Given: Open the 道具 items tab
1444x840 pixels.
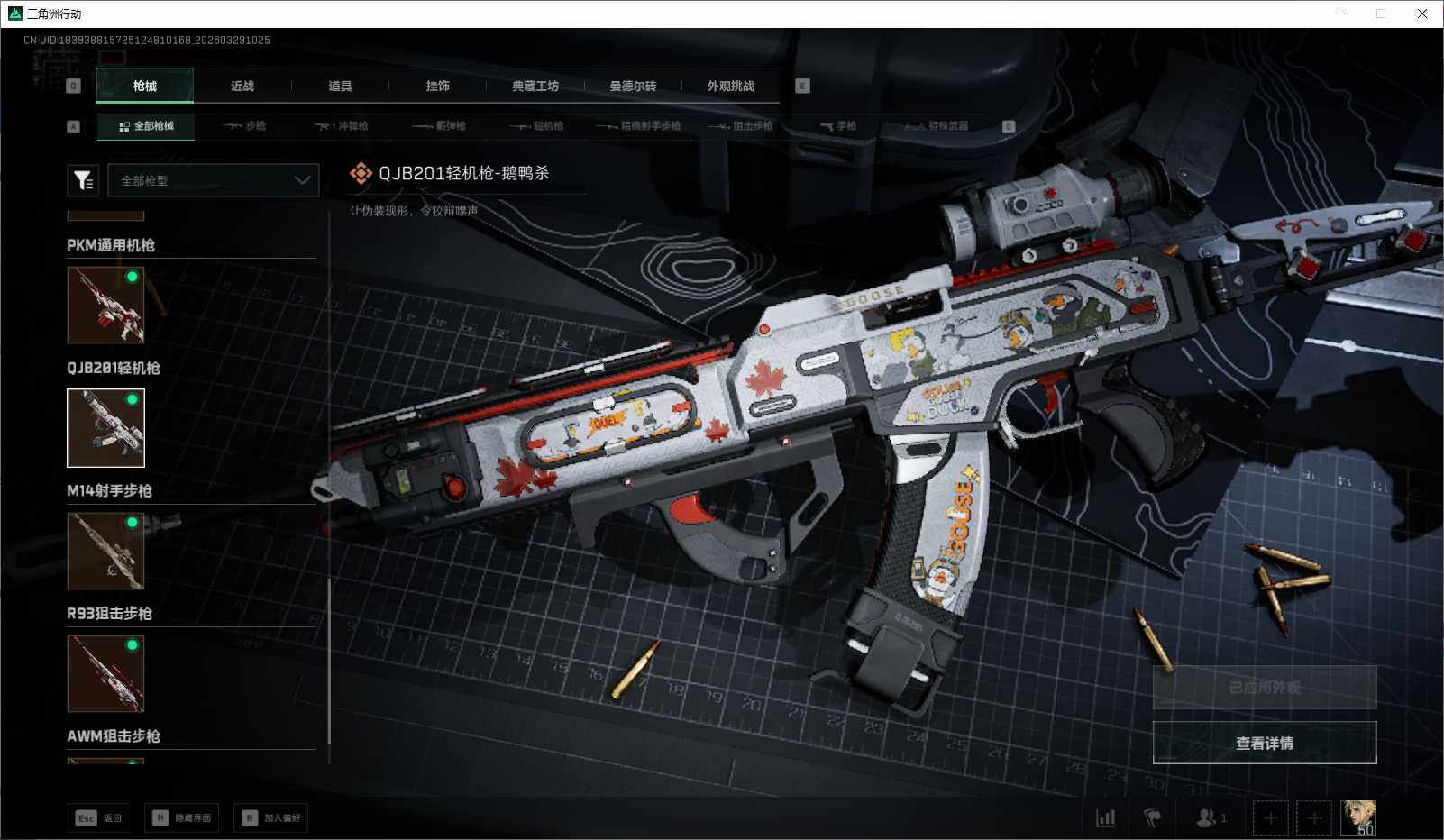Looking at the screenshot, I should tap(340, 86).
